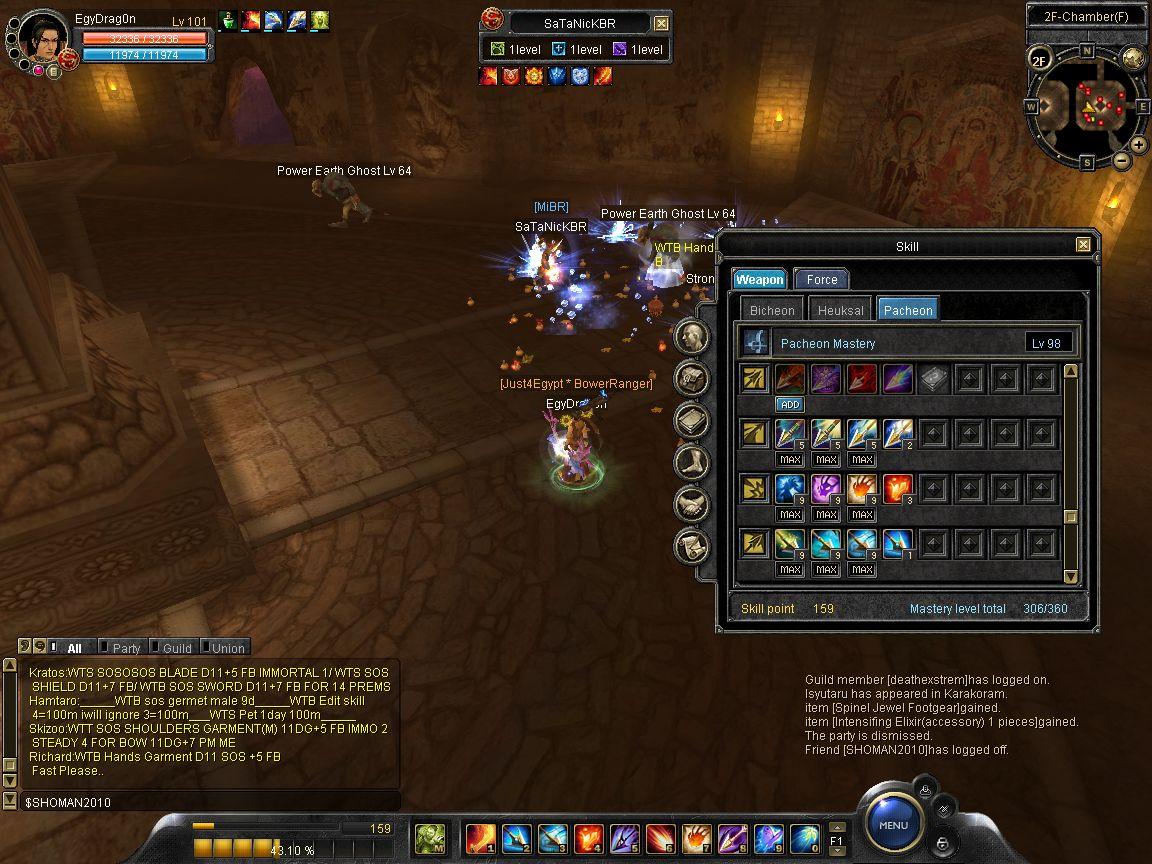Open the main MENU button
The height and width of the screenshot is (864, 1152).
[x=893, y=824]
